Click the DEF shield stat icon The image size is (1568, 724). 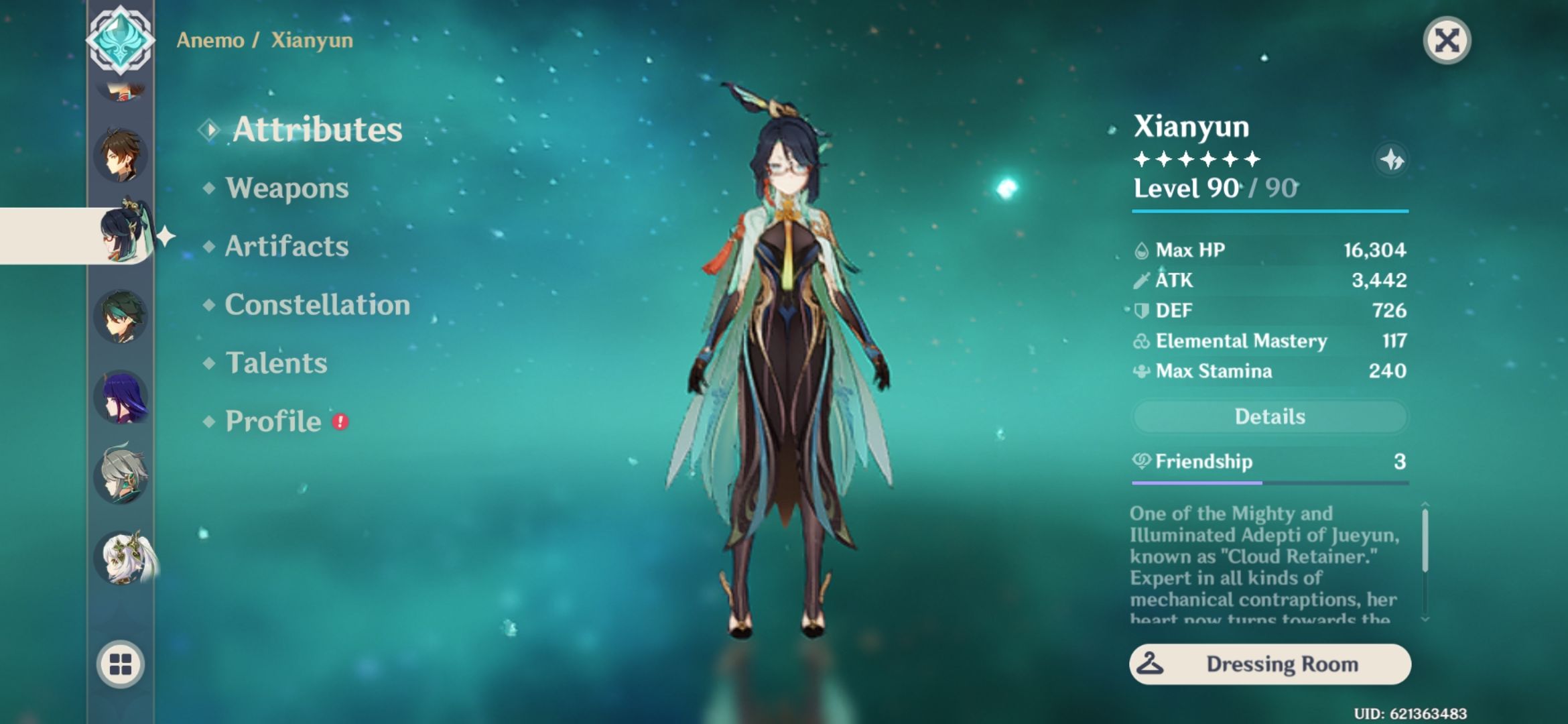coord(1141,310)
